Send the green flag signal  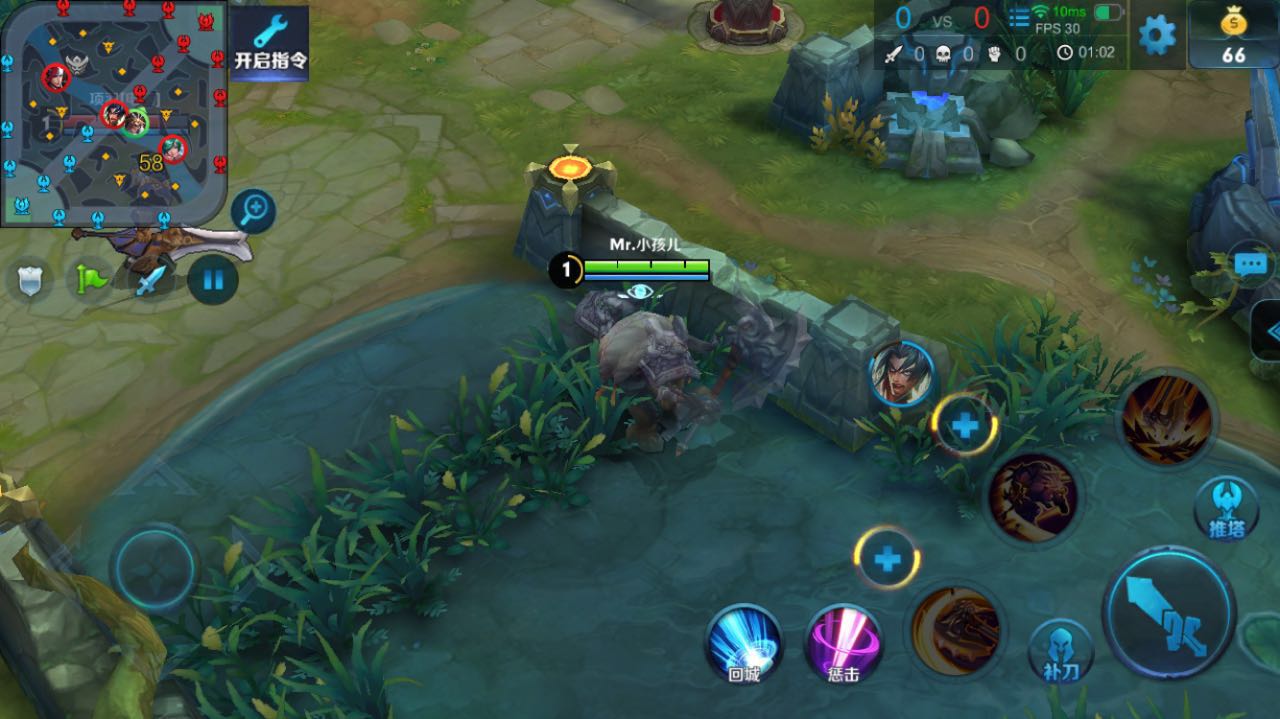[89, 280]
